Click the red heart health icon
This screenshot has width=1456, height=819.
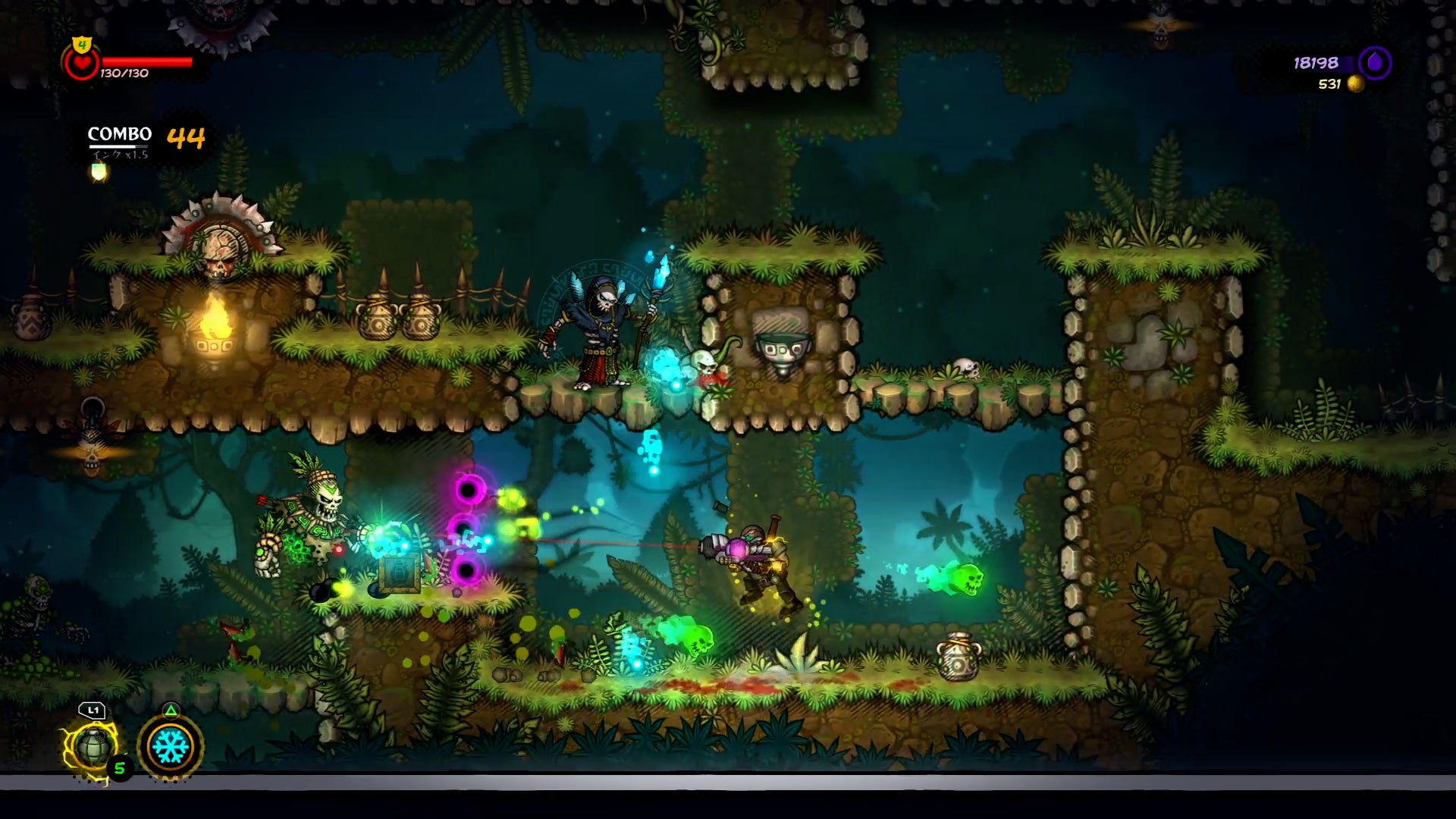(81, 64)
